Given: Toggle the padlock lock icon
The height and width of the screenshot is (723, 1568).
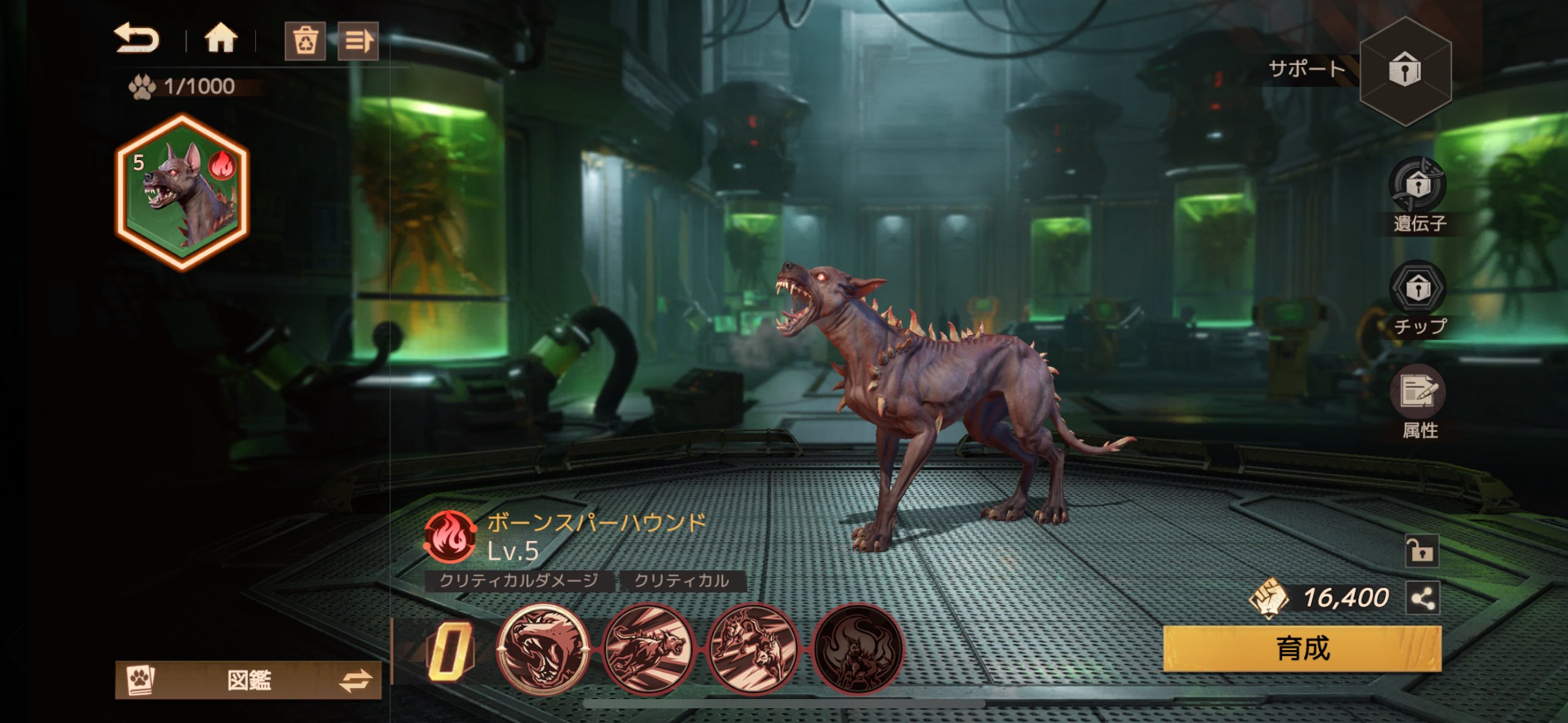Looking at the screenshot, I should point(1421,550).
